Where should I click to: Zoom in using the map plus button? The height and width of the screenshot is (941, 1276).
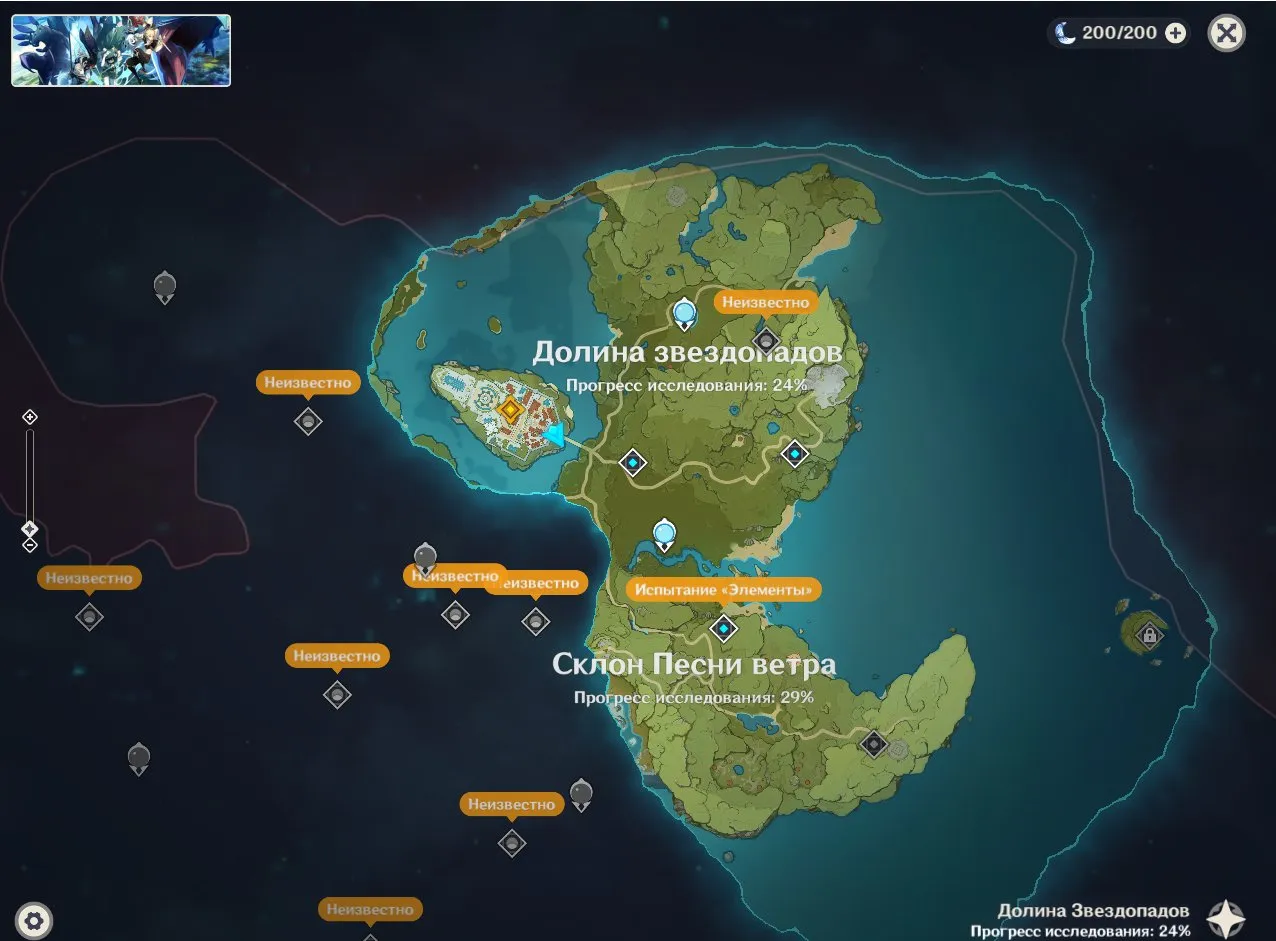30,417
